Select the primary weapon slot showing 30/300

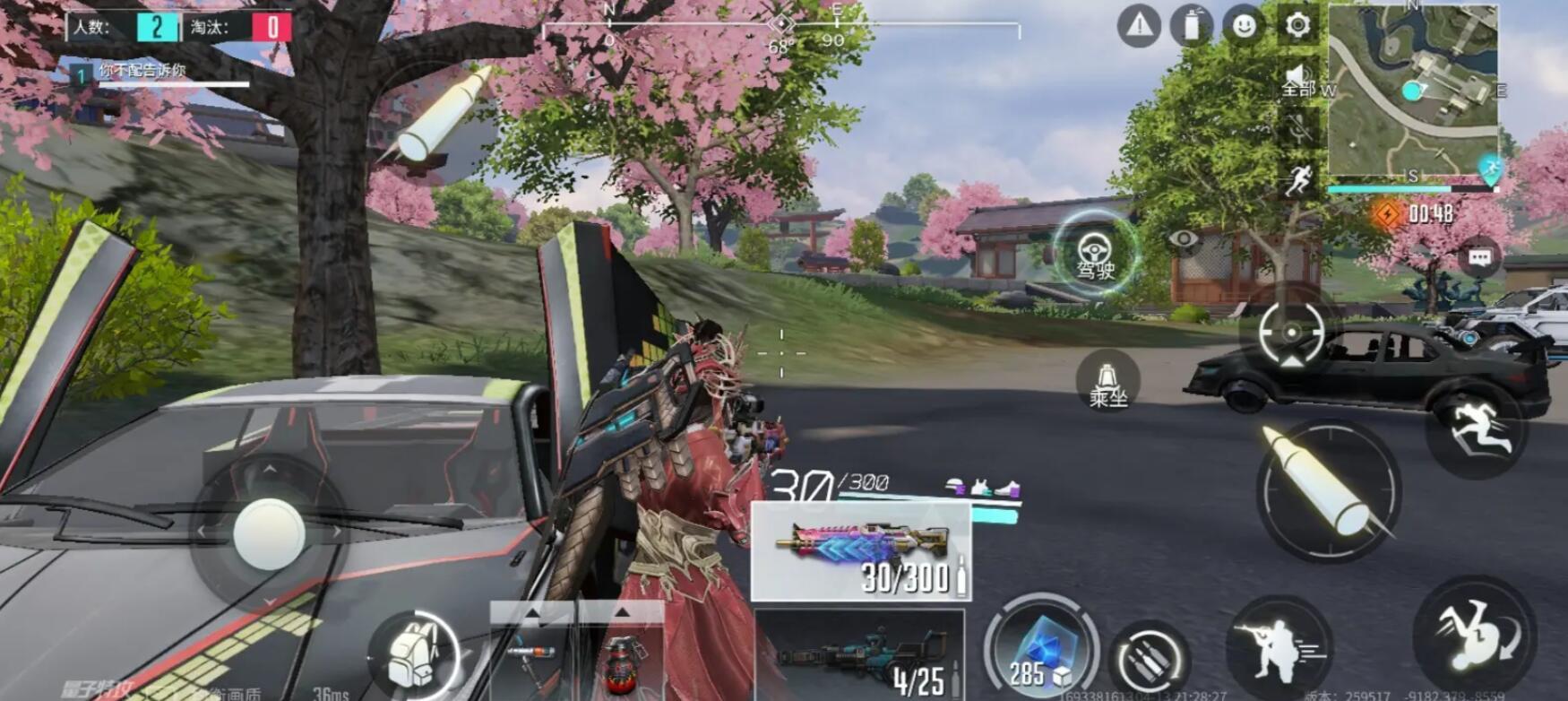(x=860, y=551)
